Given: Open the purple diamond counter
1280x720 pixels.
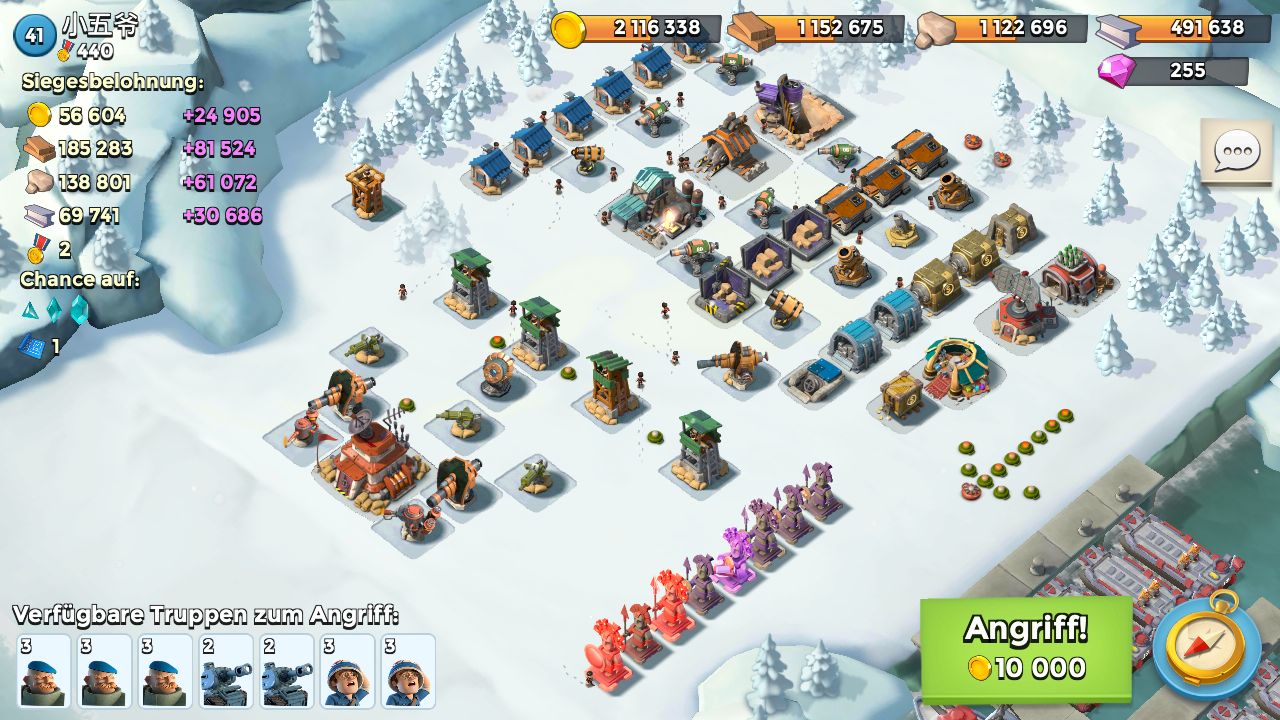Looking at the screenshot, I should [1172, 71].
